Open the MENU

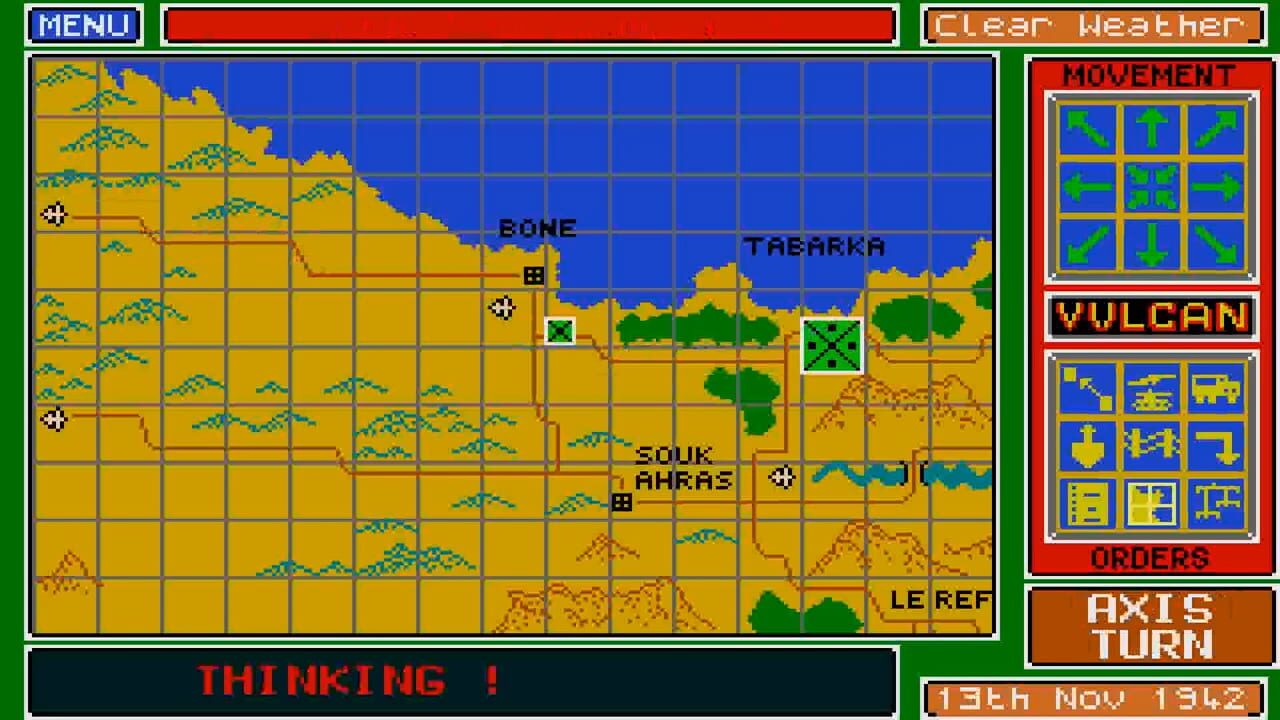(x=83, y=25)
